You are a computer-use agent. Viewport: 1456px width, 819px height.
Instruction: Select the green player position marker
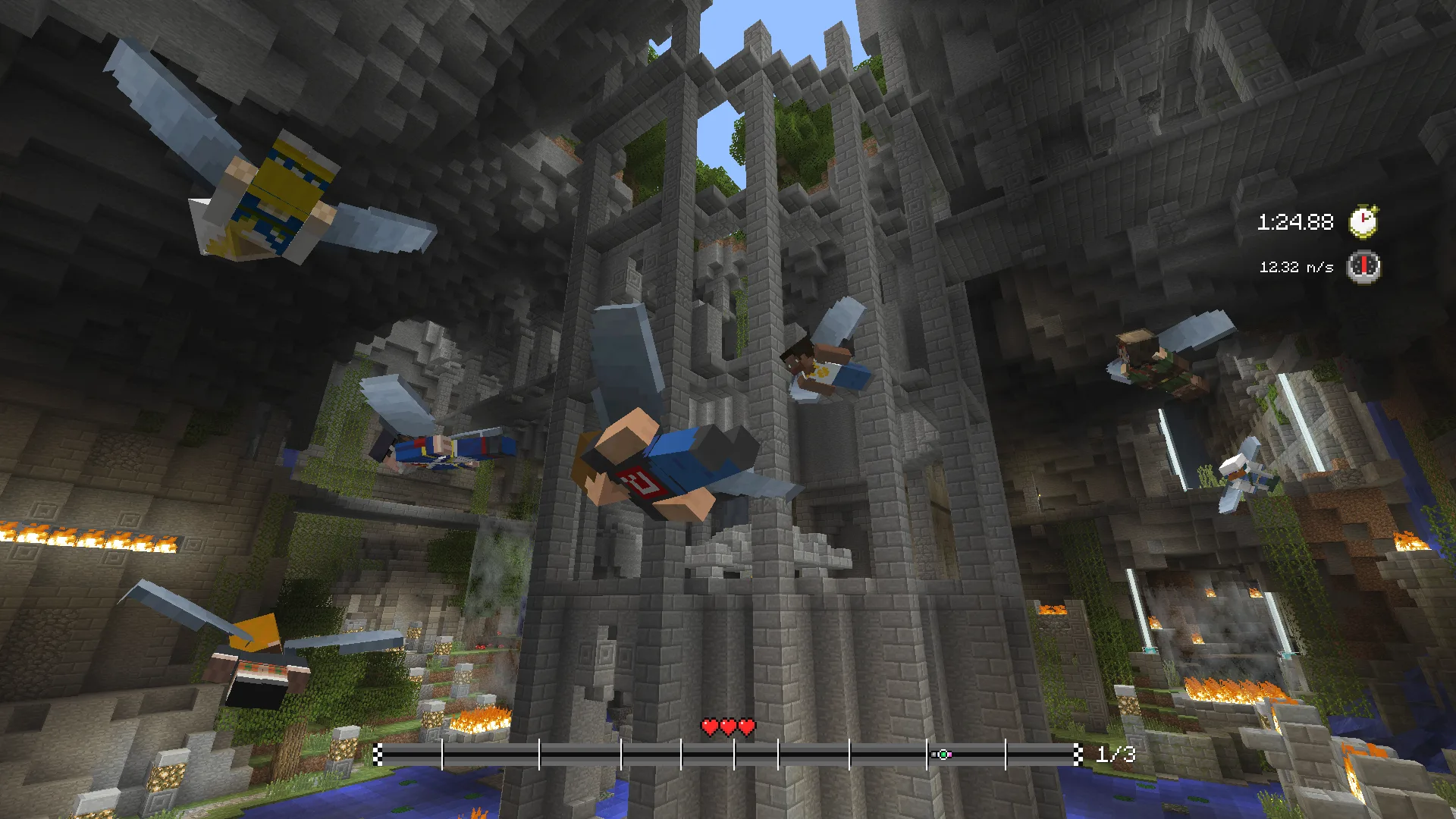coord(943,755)
